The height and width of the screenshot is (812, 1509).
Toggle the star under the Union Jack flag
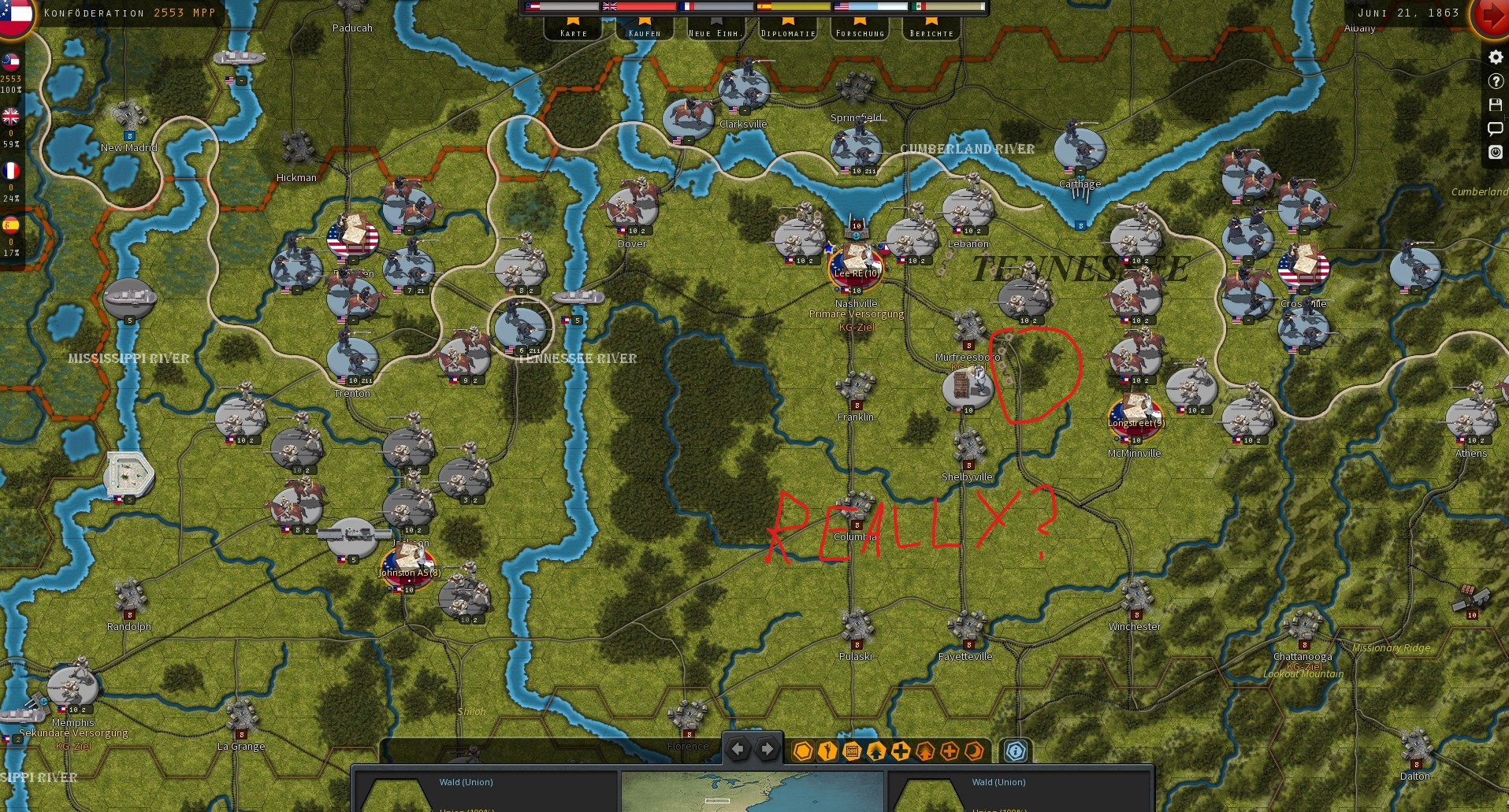[643, 23]
